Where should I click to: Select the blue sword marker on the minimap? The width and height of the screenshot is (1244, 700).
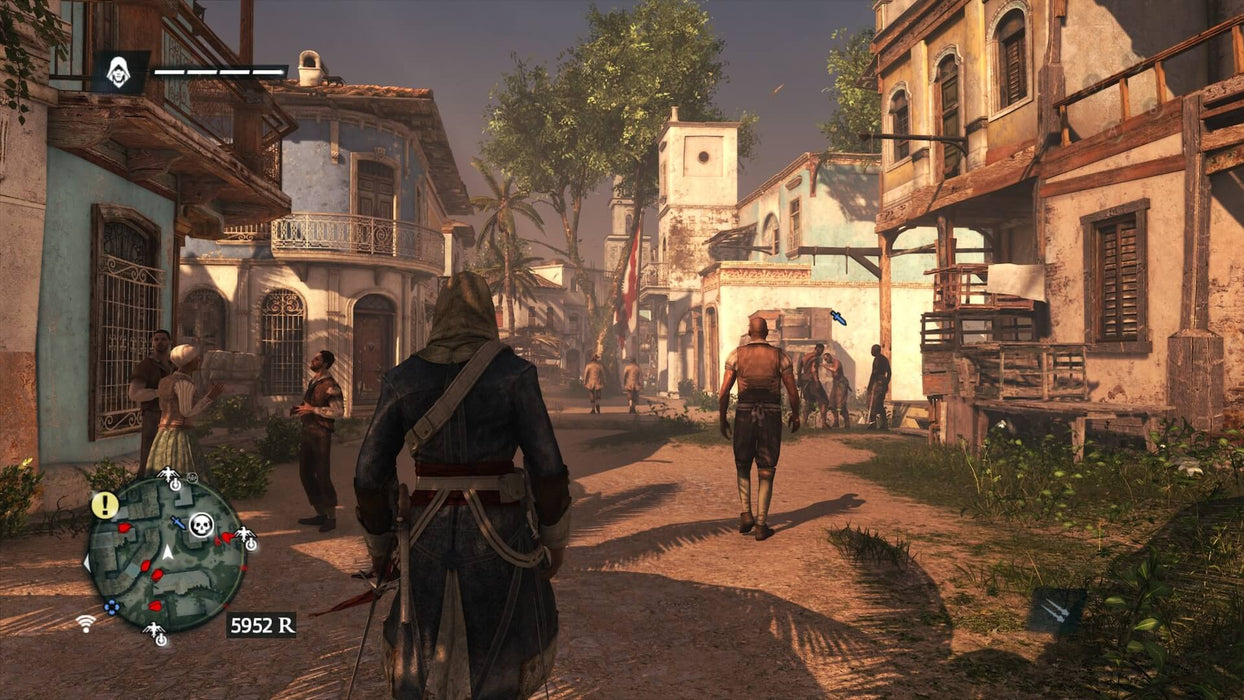pos(178,522)
